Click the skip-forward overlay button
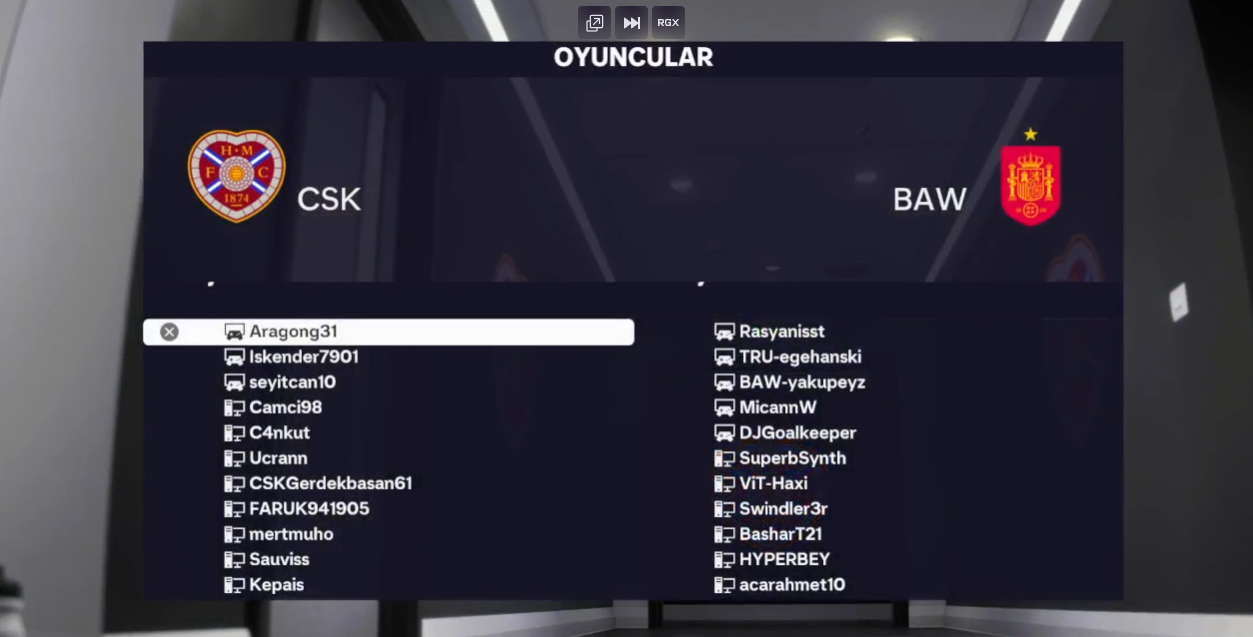The width and height of the screenshot is (1253, 637). 631,22
